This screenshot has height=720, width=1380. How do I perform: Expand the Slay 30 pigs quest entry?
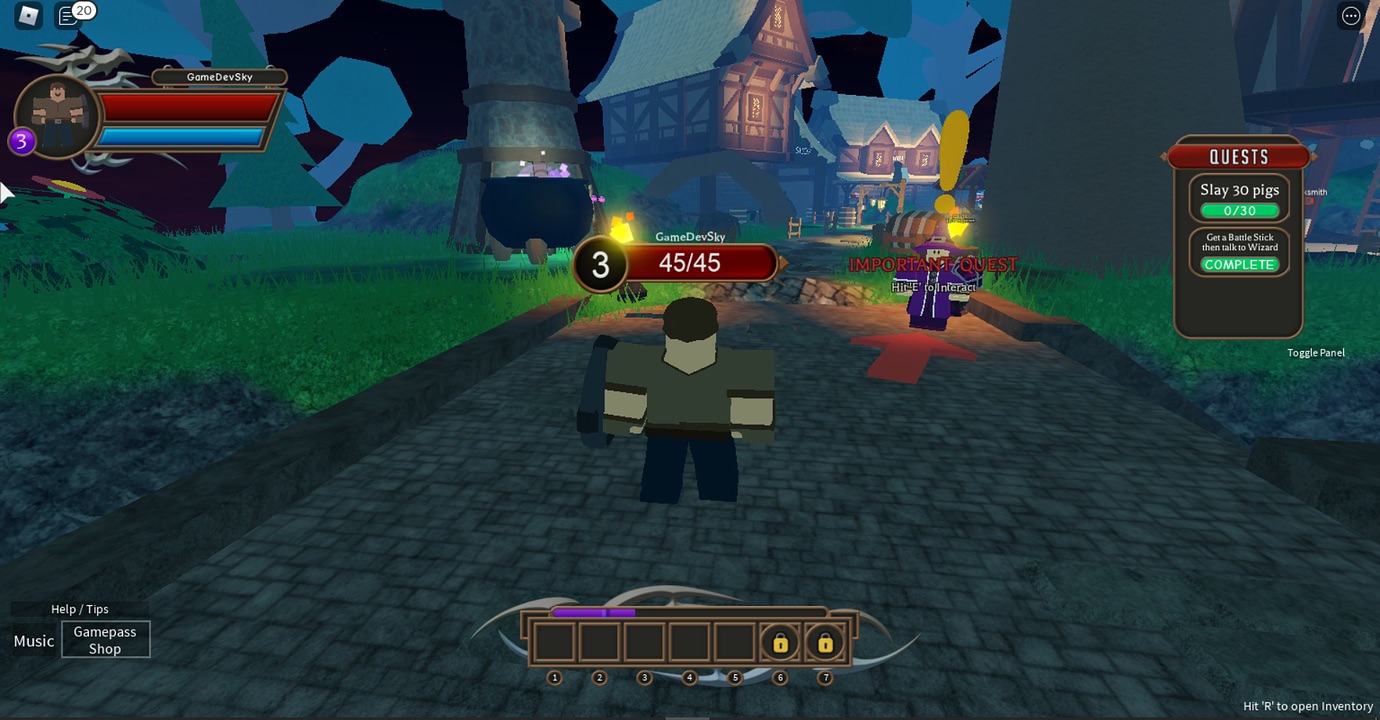(1239, 190)
